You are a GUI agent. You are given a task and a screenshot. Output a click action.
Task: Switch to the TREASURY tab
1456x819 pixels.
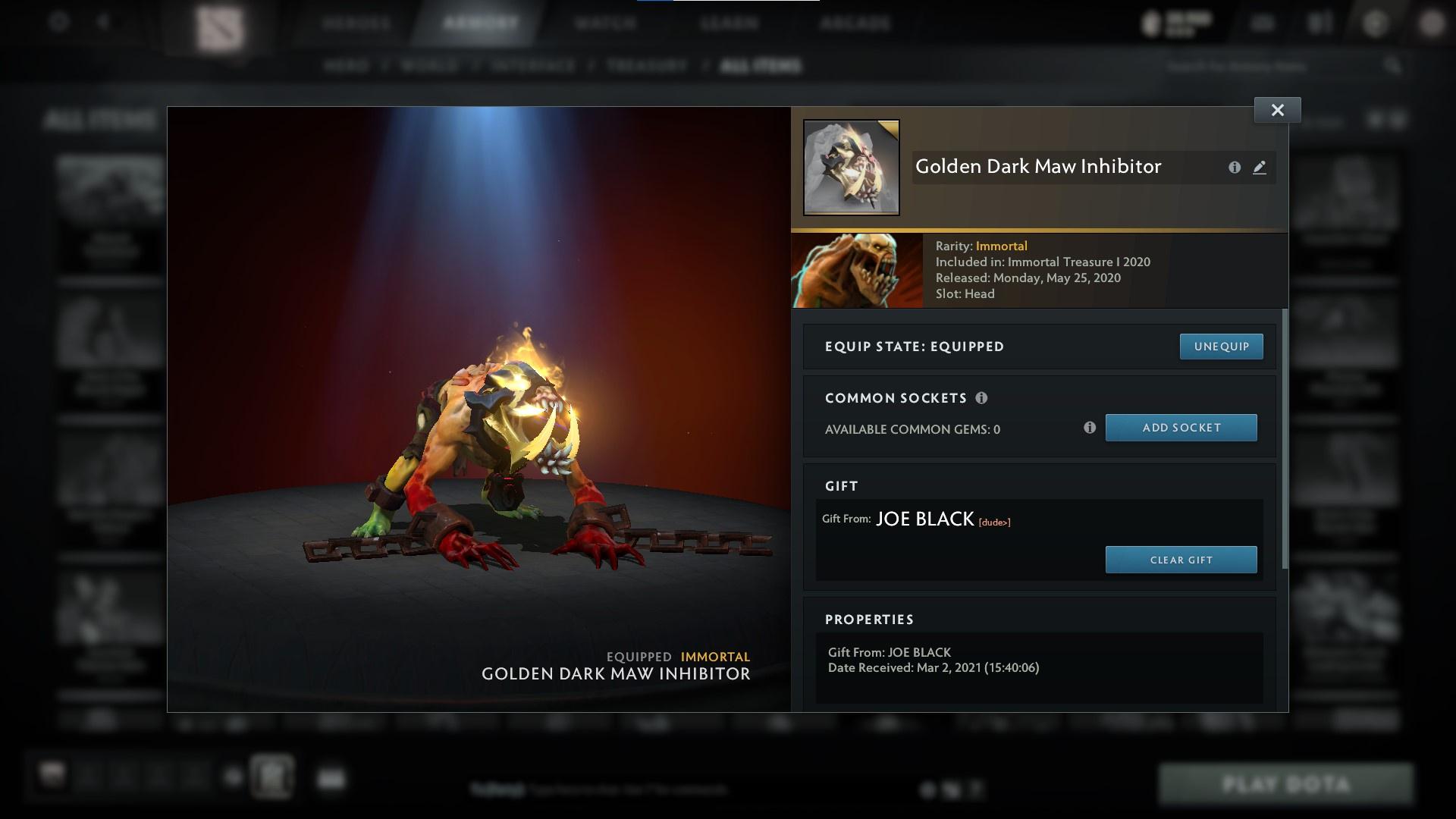(644, 66)
